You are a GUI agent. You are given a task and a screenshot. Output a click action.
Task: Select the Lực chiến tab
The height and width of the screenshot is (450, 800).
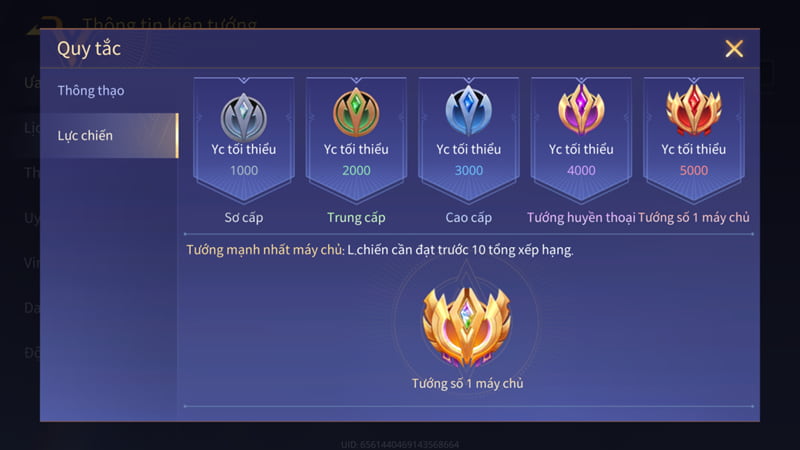86,135
